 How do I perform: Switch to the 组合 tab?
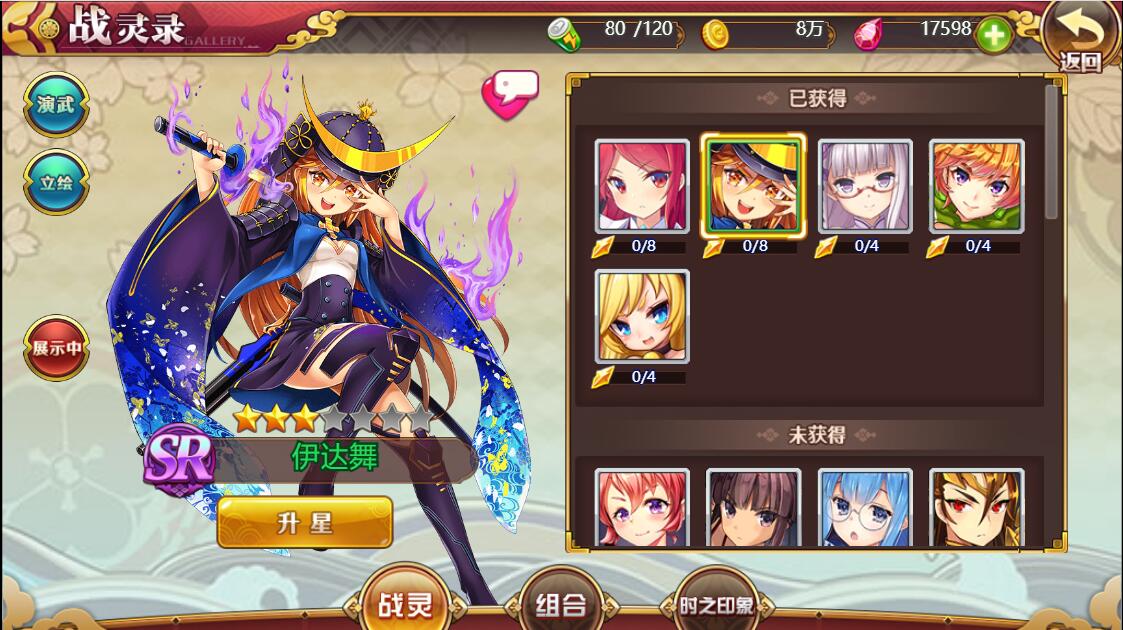pyautogui.click(x=560, y=604)
